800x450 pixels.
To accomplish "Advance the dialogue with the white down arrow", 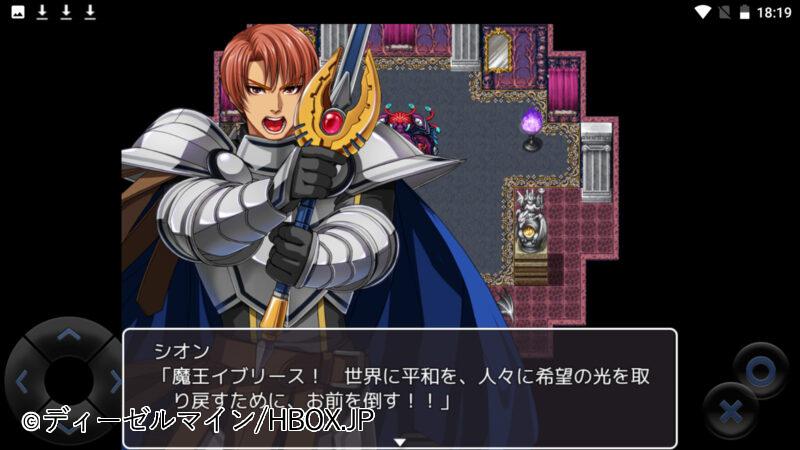I will [399, 440].
